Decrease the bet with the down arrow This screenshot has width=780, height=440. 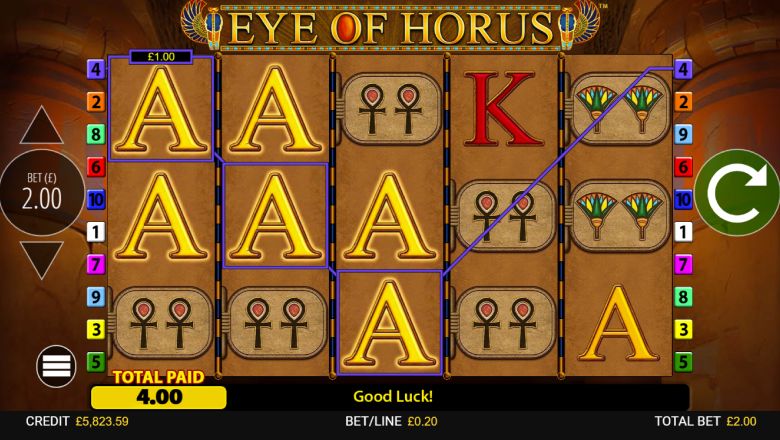(42, 259)
